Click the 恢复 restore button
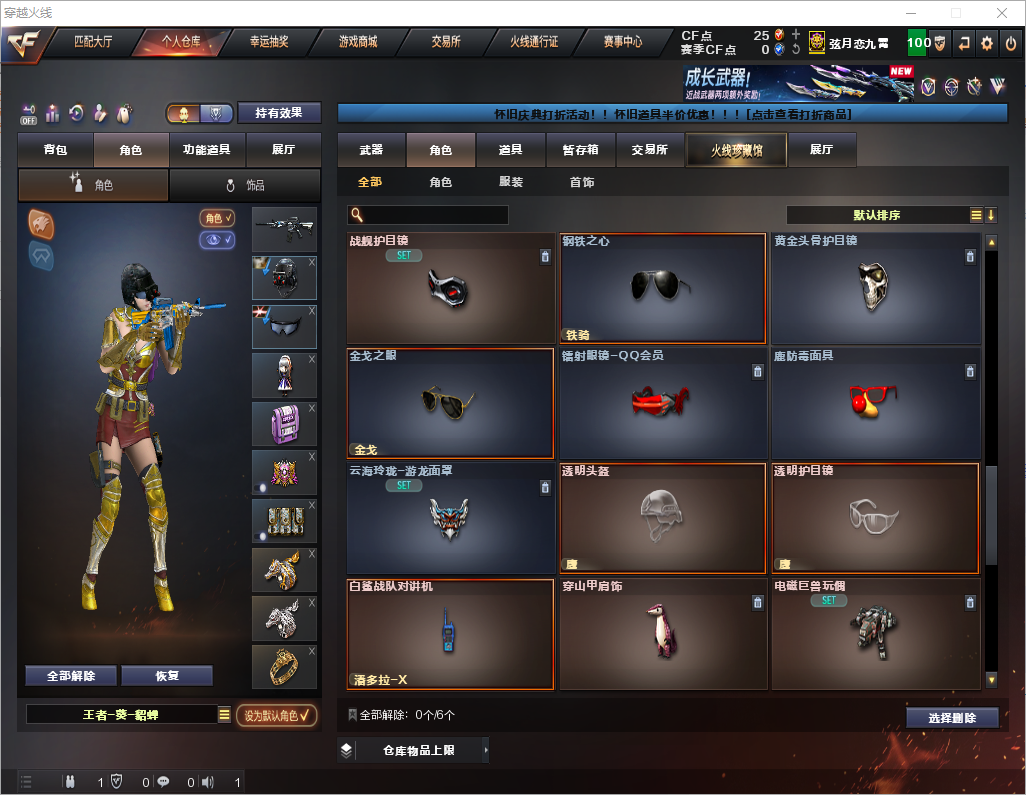This screenshot has width=1026, height=795. pos(167,676)
